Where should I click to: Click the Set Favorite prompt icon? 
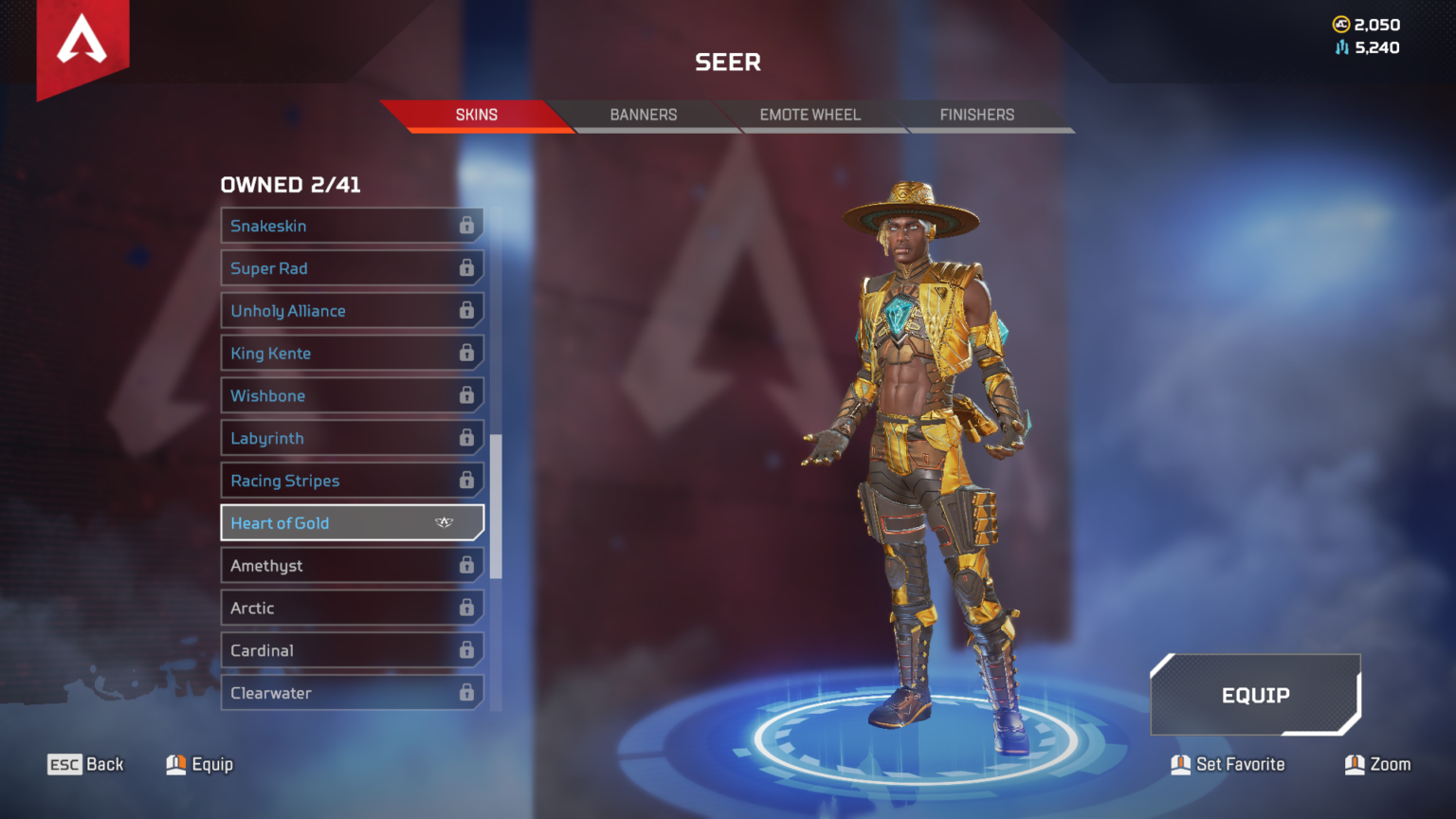pyautogui.click(x=1180, y=764)
